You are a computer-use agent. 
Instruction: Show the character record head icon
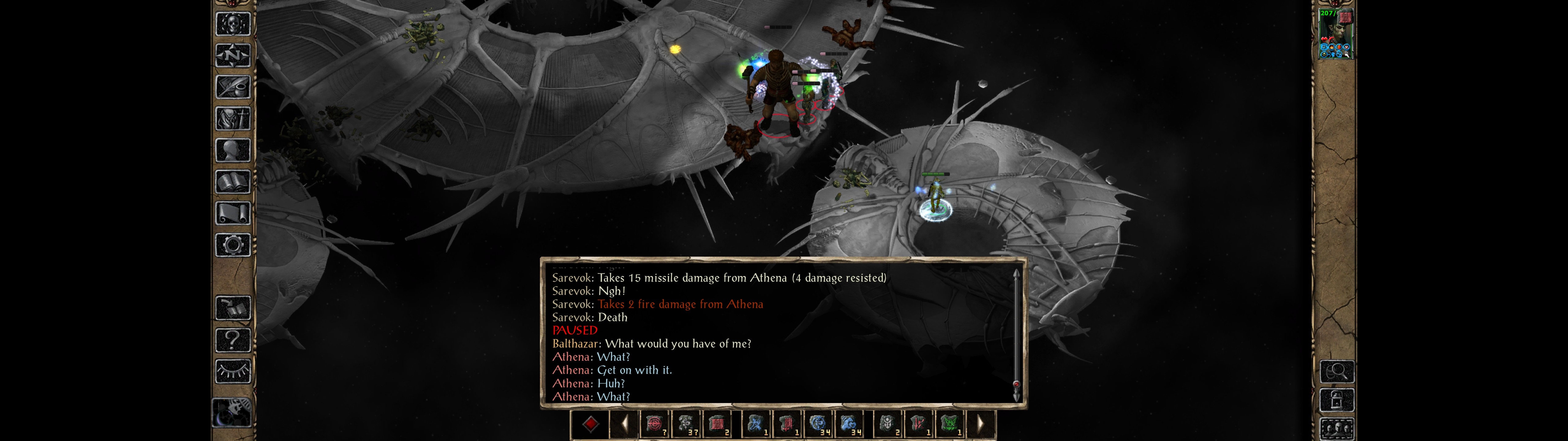point(233,150)
